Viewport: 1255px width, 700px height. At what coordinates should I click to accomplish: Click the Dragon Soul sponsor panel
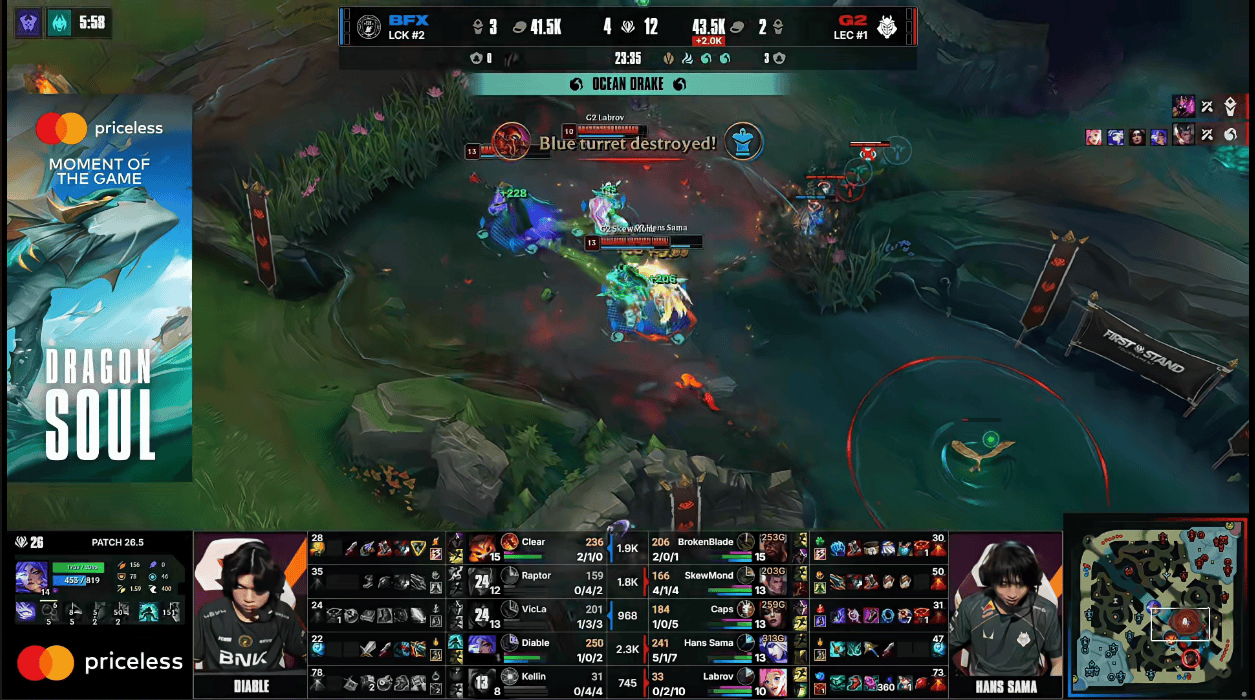[x=100, y=288]
